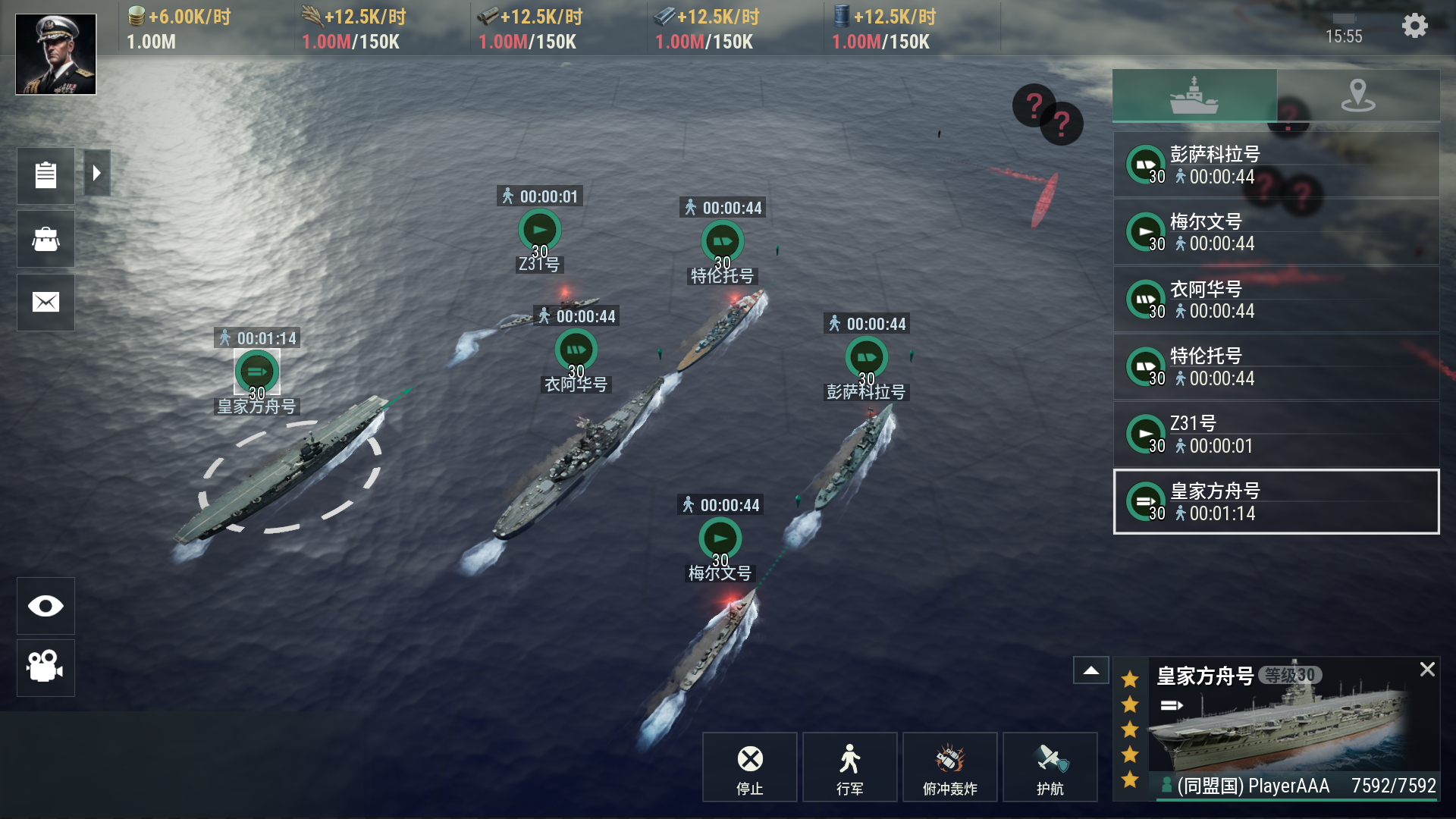This screenshot has width=1456, height=819.
Task: Click the admiral commander portrait
Action: pyautogui.click(x=56, y=55)
